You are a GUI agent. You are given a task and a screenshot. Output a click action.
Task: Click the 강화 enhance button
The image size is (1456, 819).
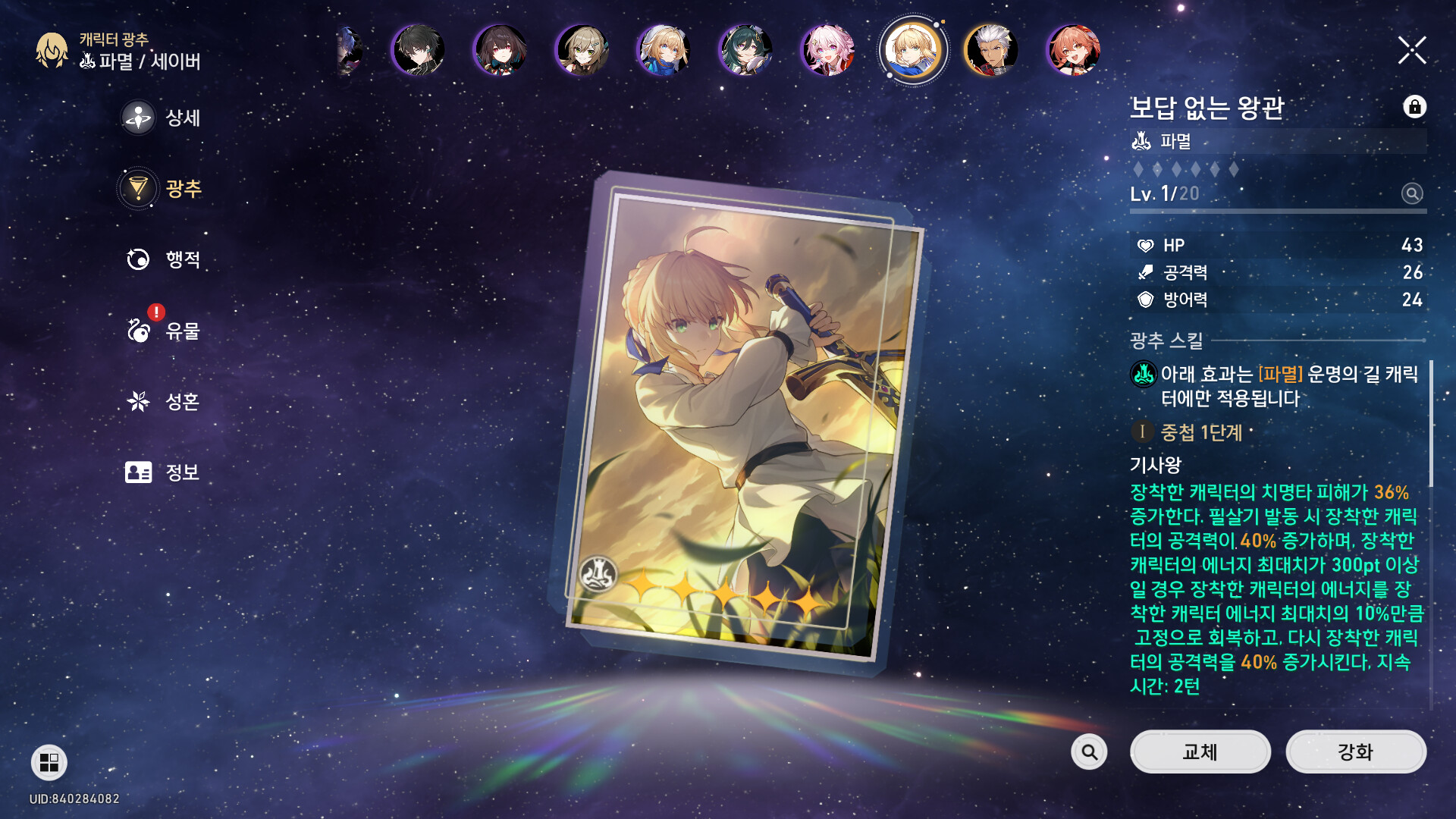click(1355, 752)
